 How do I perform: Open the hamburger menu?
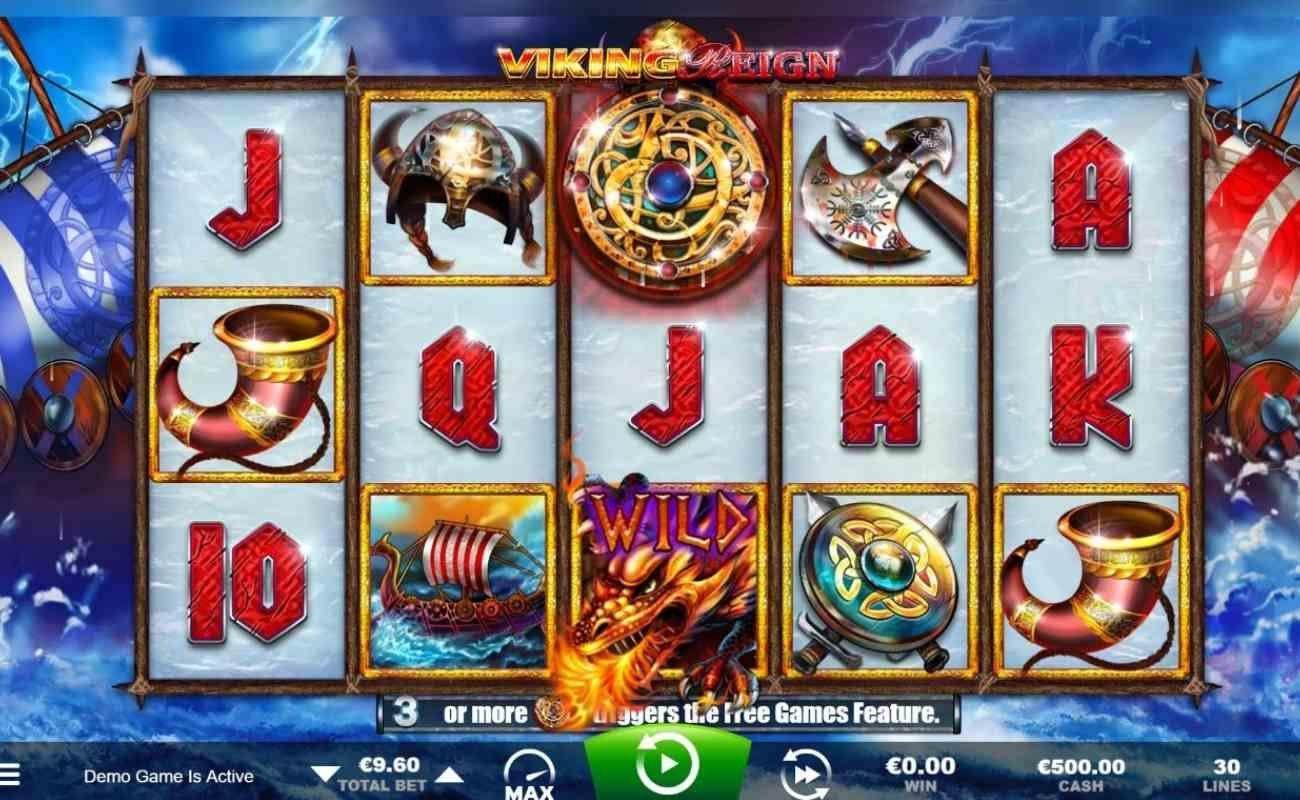tap(9, 775)
